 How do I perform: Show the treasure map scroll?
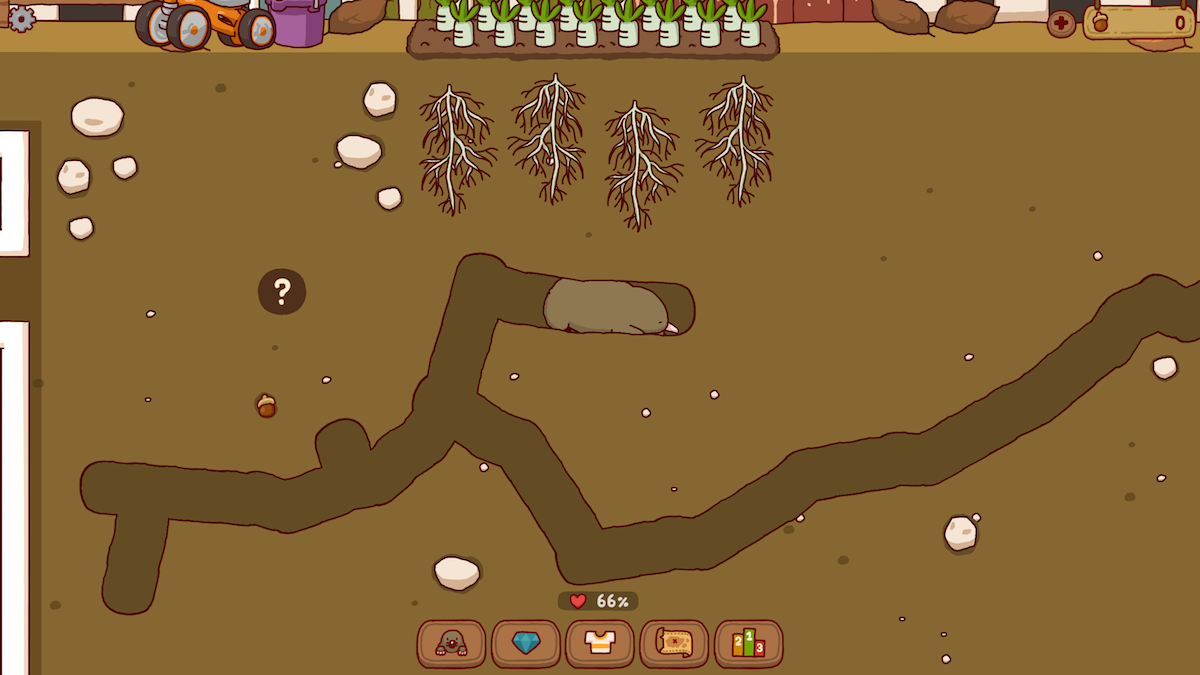[x=674, y=644]
